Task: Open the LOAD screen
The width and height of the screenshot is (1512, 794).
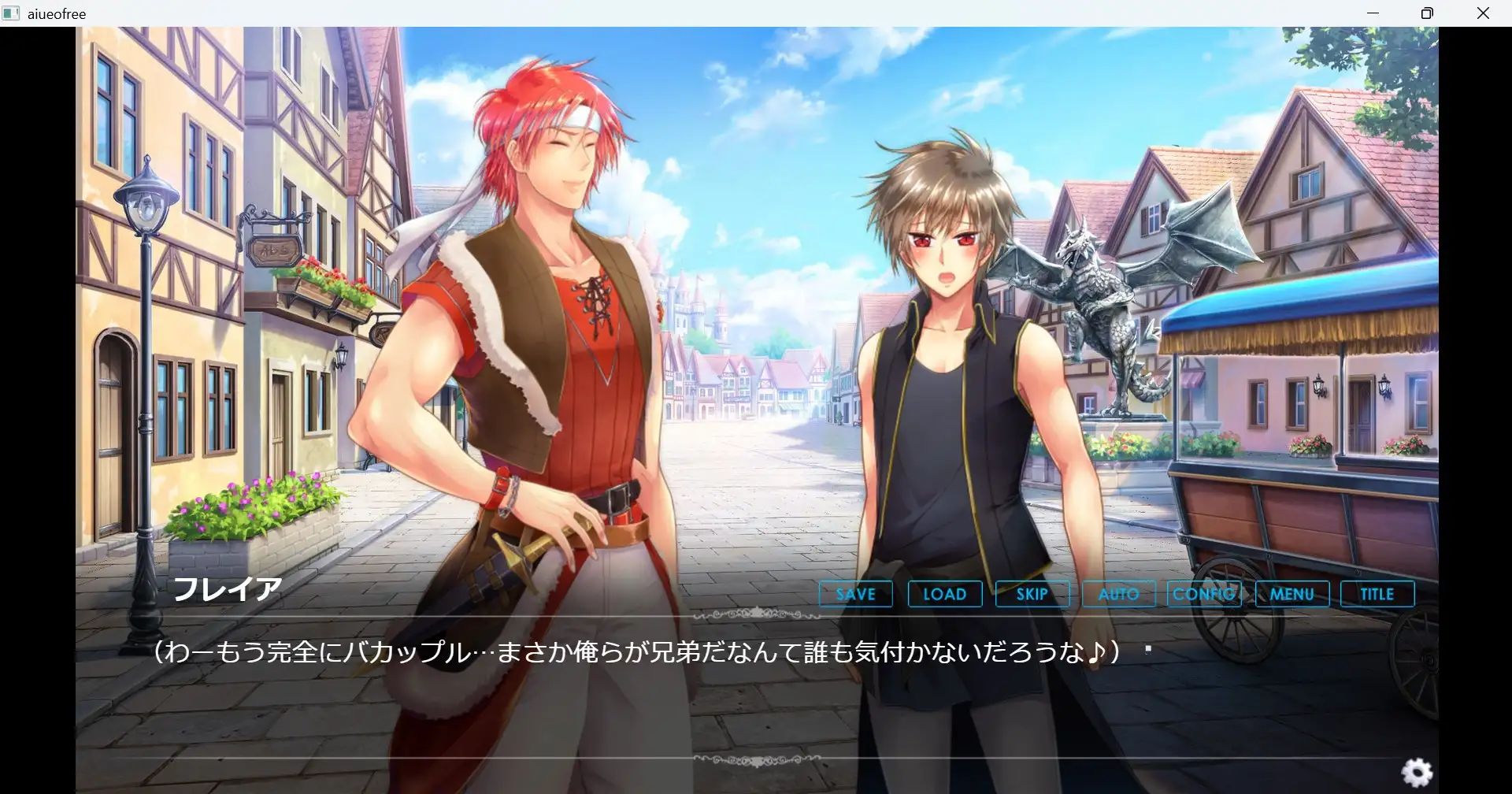Action: click(x=944, y=594)
